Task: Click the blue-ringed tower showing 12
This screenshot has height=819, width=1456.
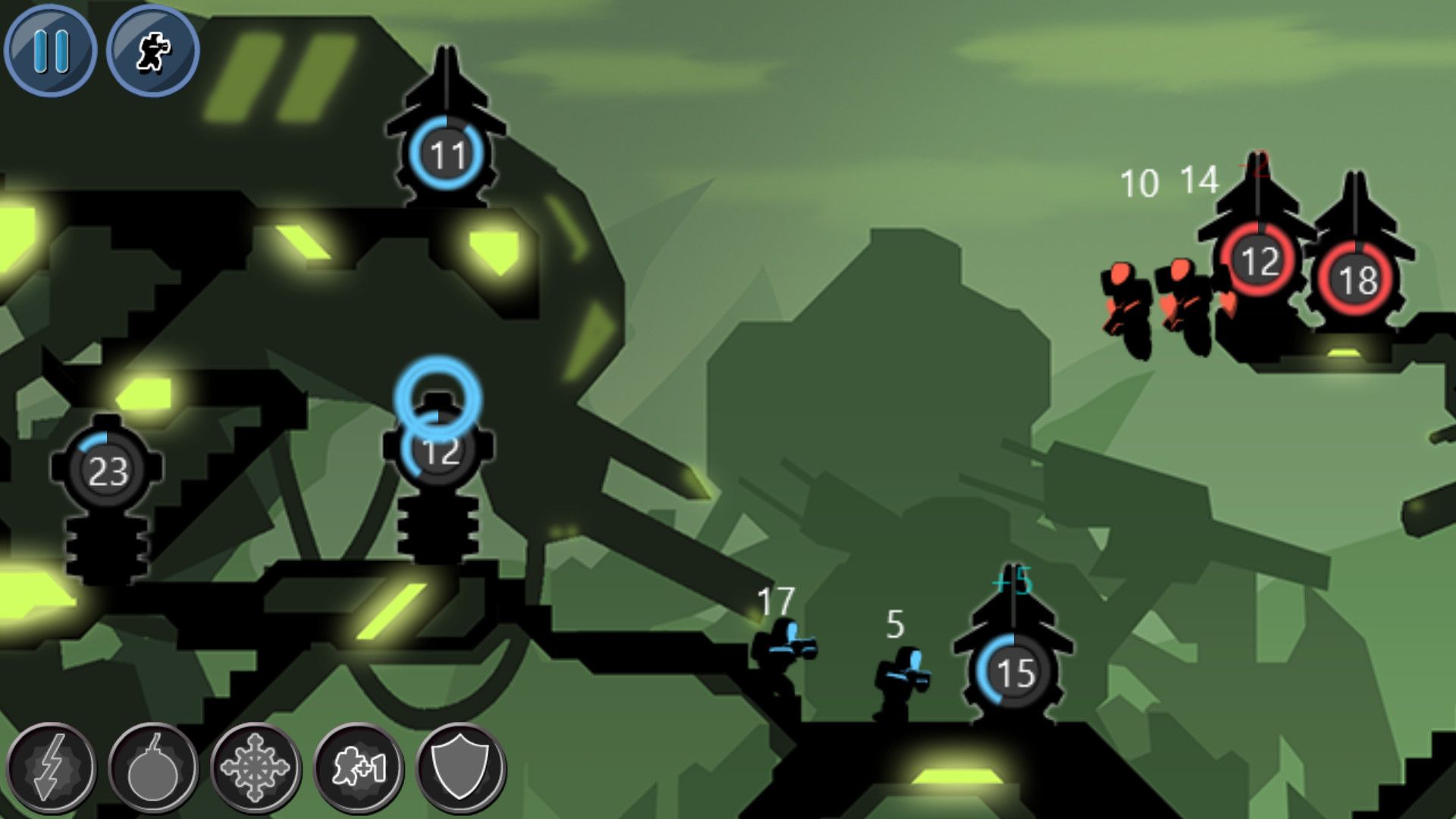Action: point(441,452)
